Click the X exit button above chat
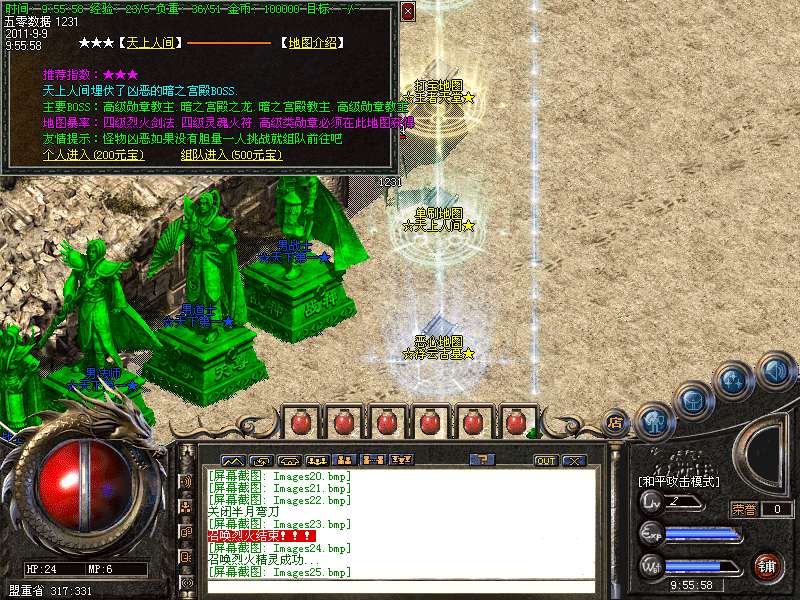The image size is (800, 600). click(x=574, y=461)
